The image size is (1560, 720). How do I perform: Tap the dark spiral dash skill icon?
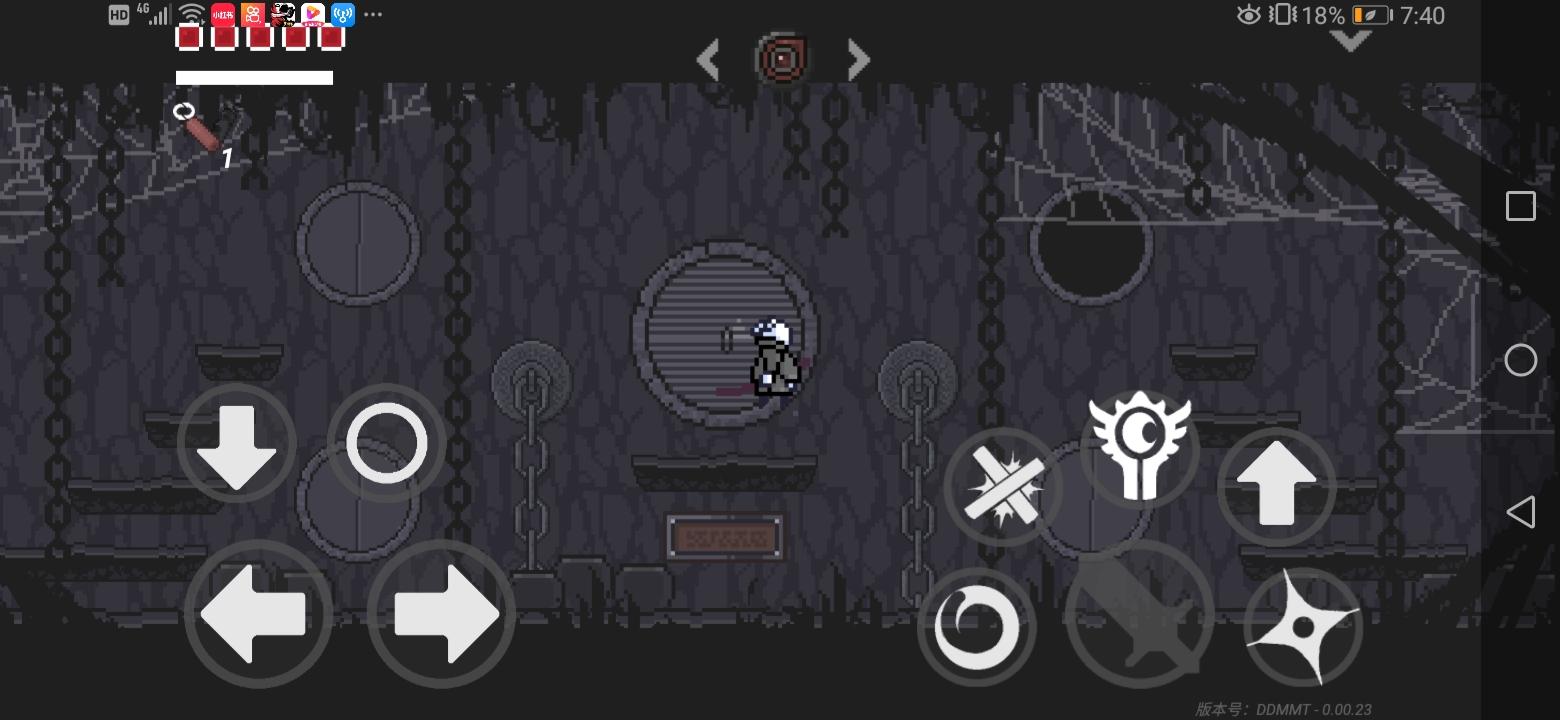pyautogui.click(x=976, y=627)
